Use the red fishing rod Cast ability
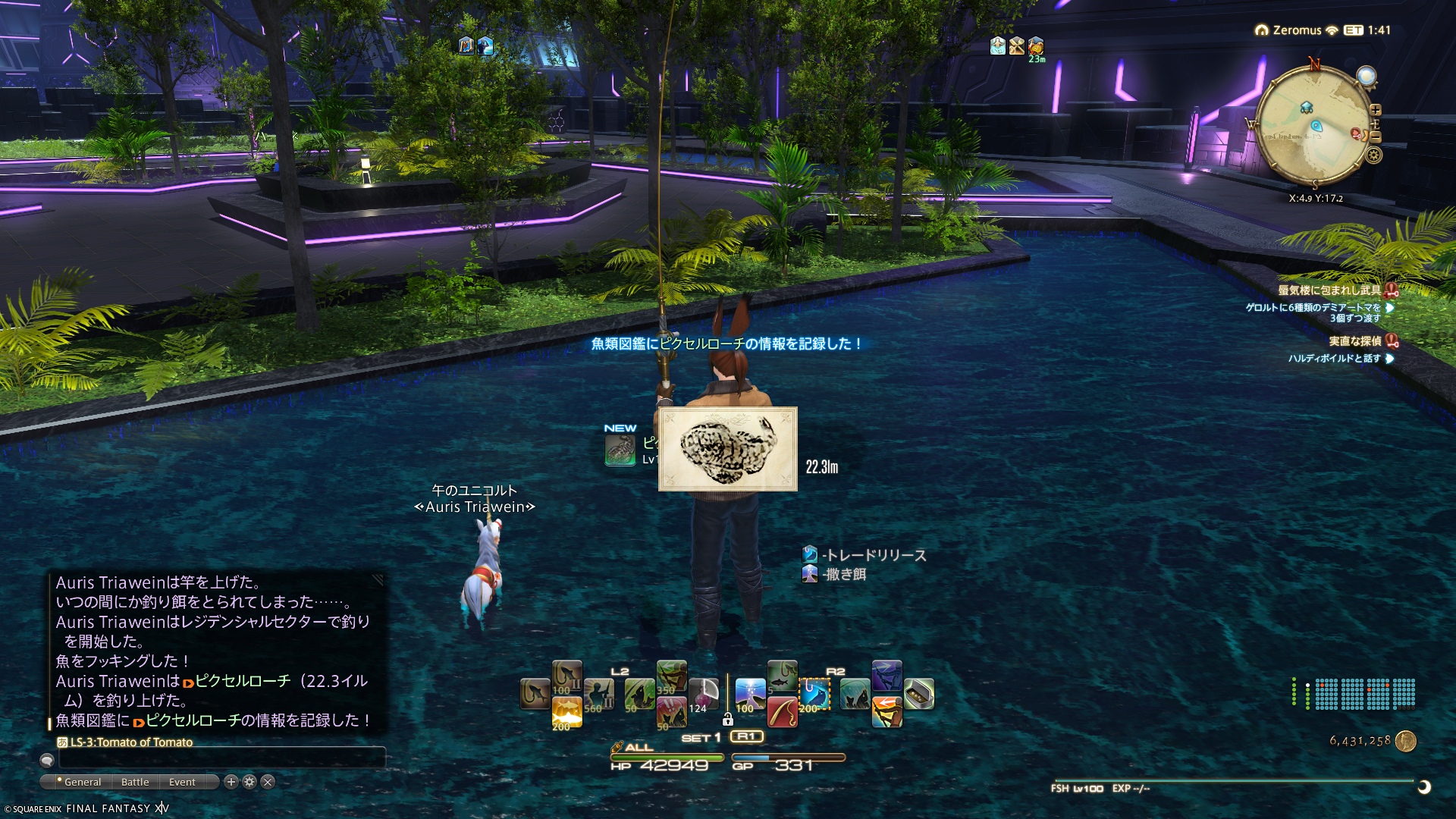The width and height of the screenshot is (1456, 819). pyautogui.click(x=782, y=712)
